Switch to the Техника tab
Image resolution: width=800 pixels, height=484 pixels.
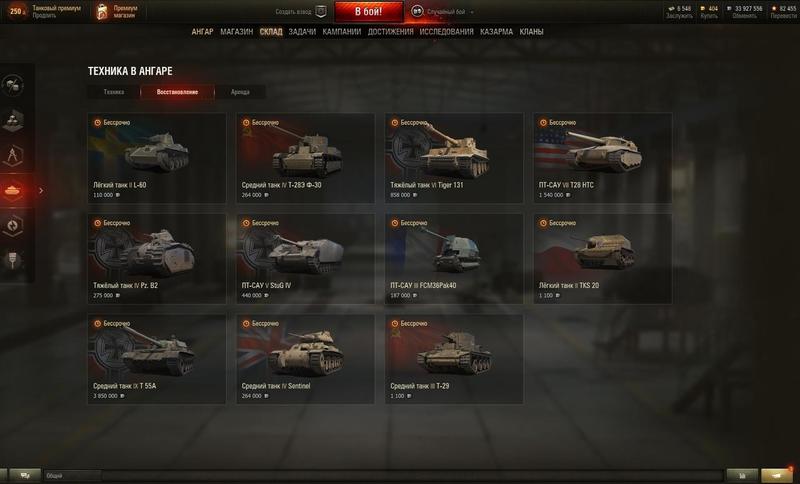(114, 92)
